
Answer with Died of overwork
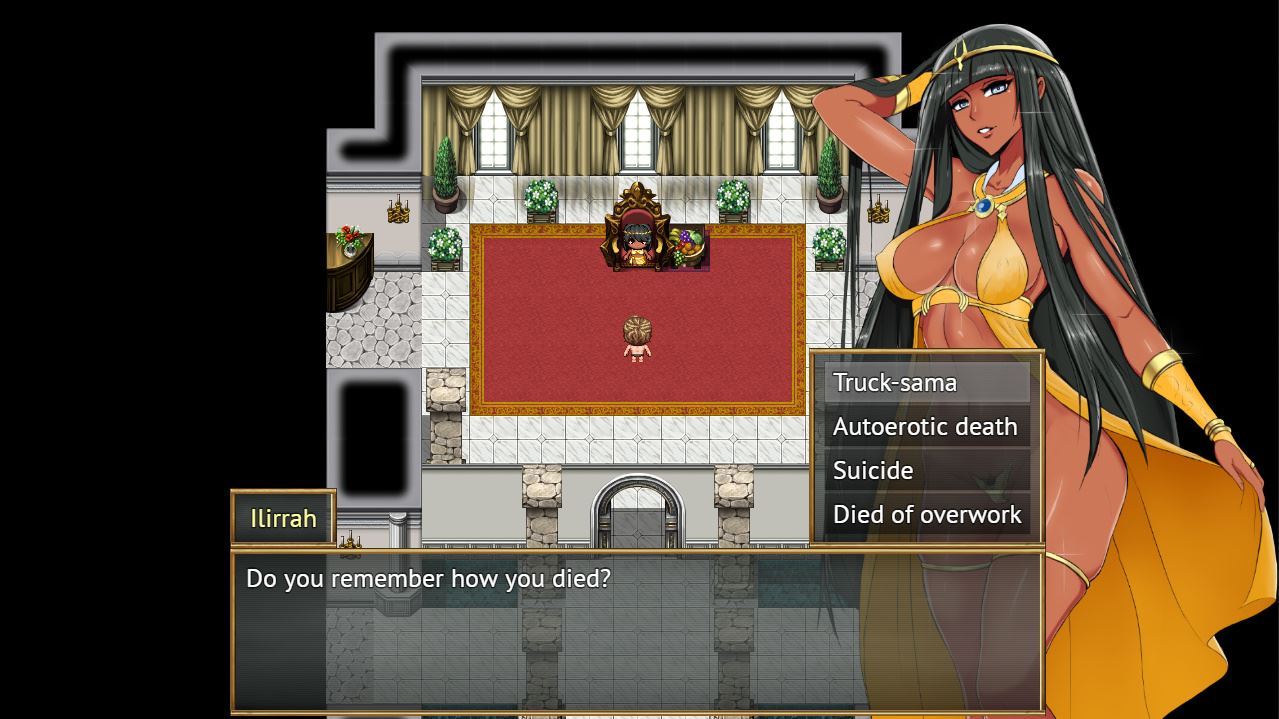pyautogui.click(x=926, y=515)
